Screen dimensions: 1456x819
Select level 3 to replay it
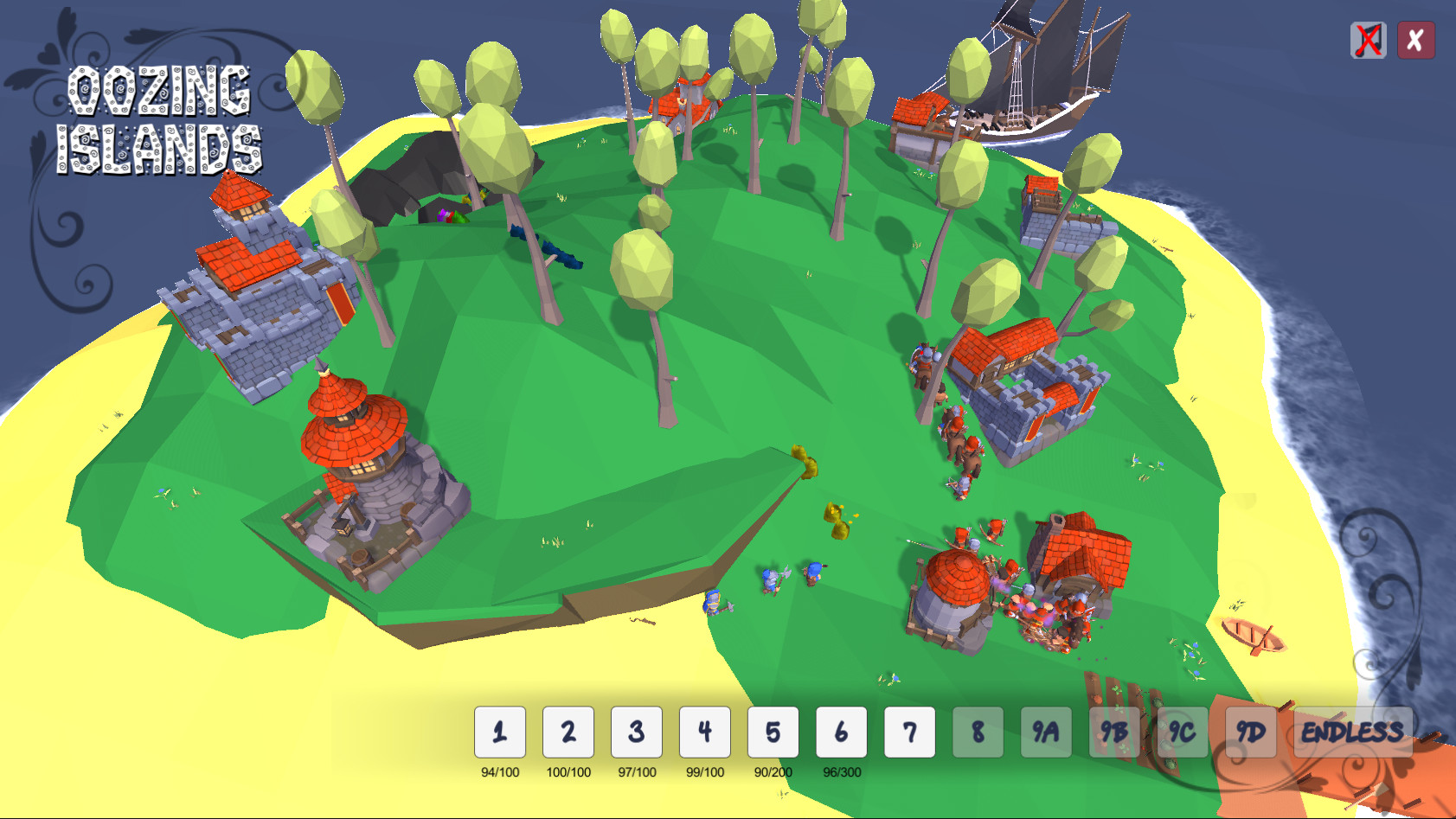pyautogui.click(x=636, y=731)
